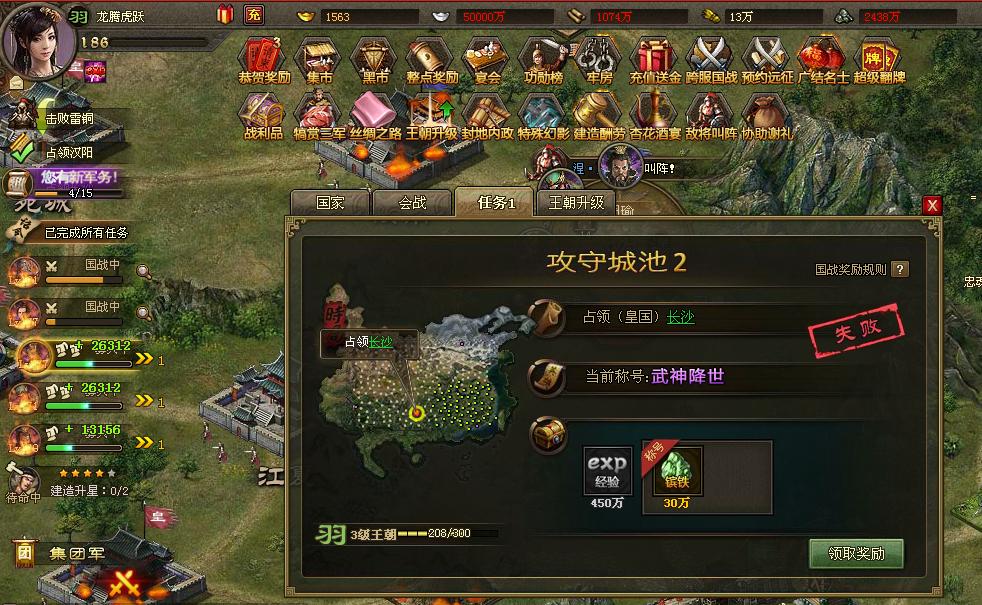Select the 王朝升级 tab
Image resolution: width=982 pixels, height=605 pixels.
pyautogui.click(x=577, y=202)
